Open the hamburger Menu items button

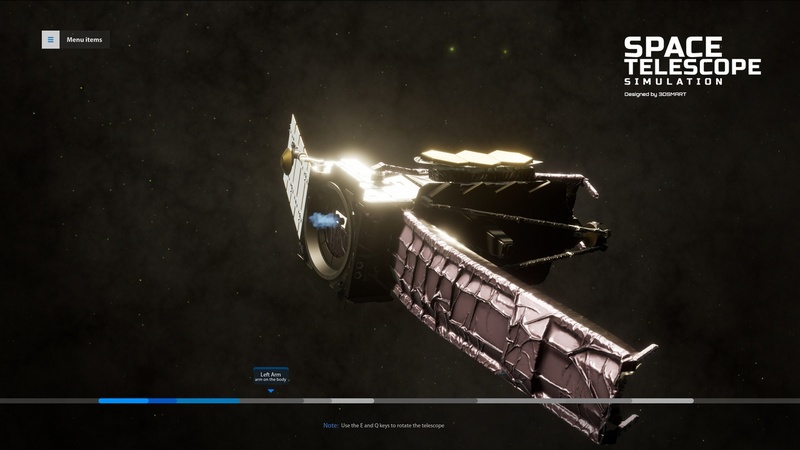[x=50, y=40]
